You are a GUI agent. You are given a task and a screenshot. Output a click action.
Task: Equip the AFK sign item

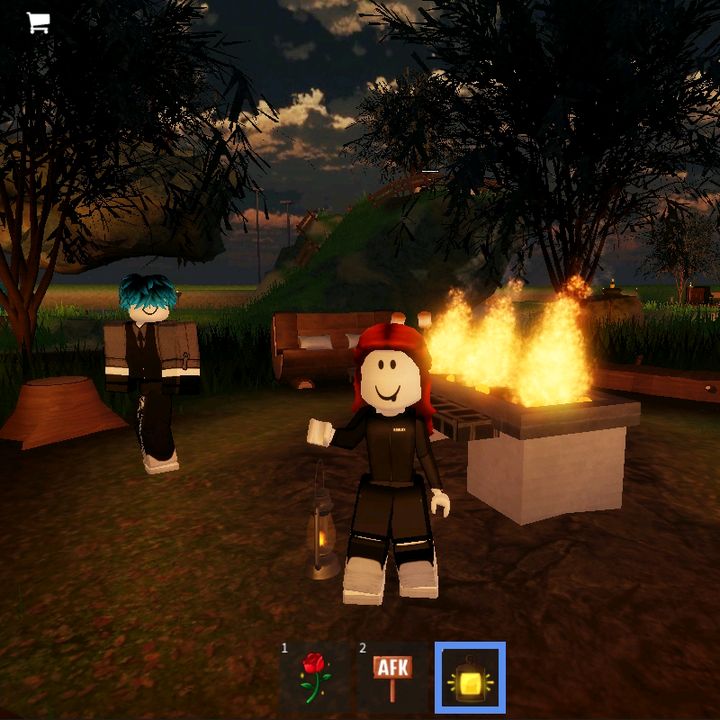coord(392,677)
